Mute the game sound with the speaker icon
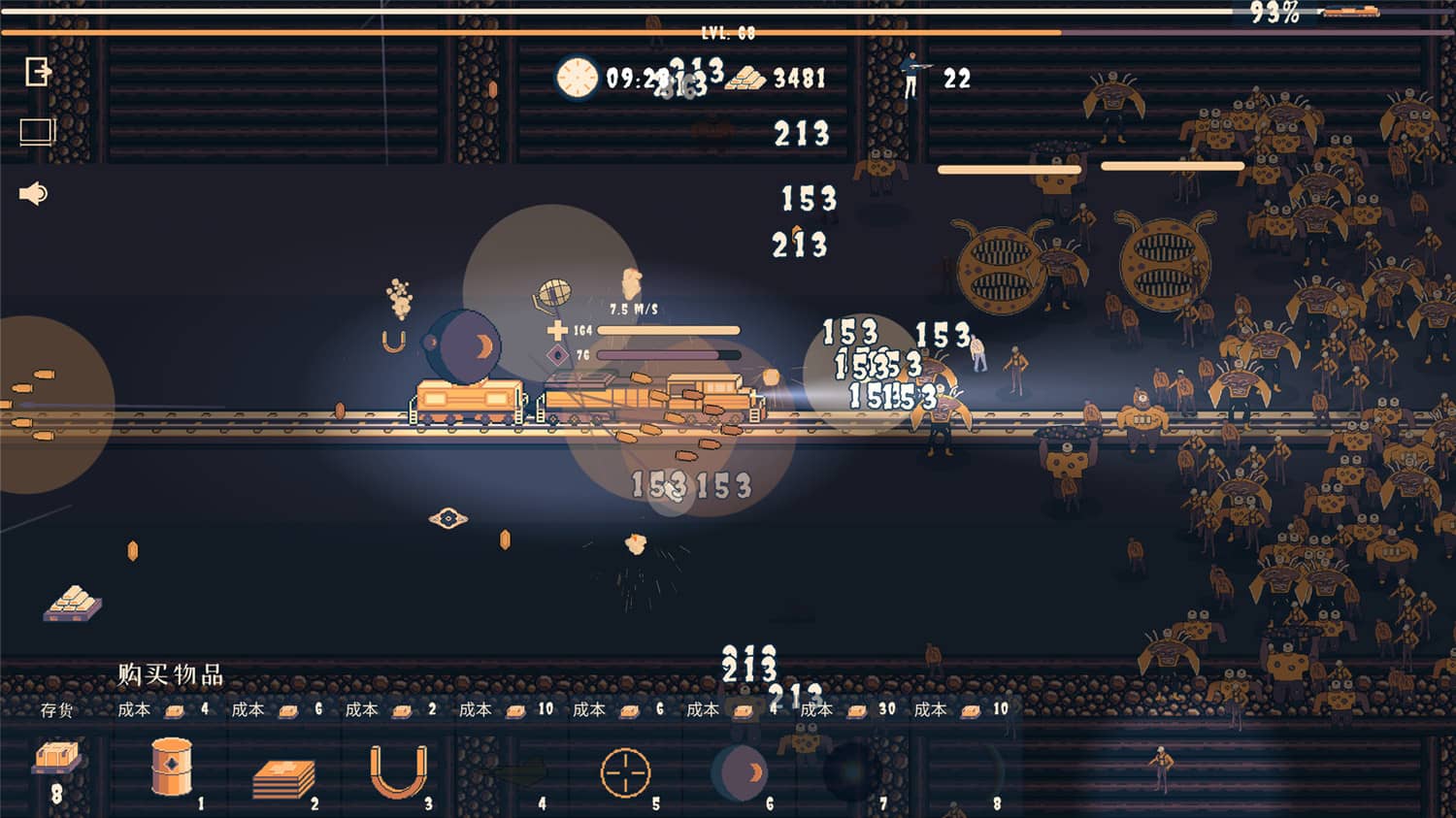This screenshot has width=1456, height=818. (x=32, y=192)
